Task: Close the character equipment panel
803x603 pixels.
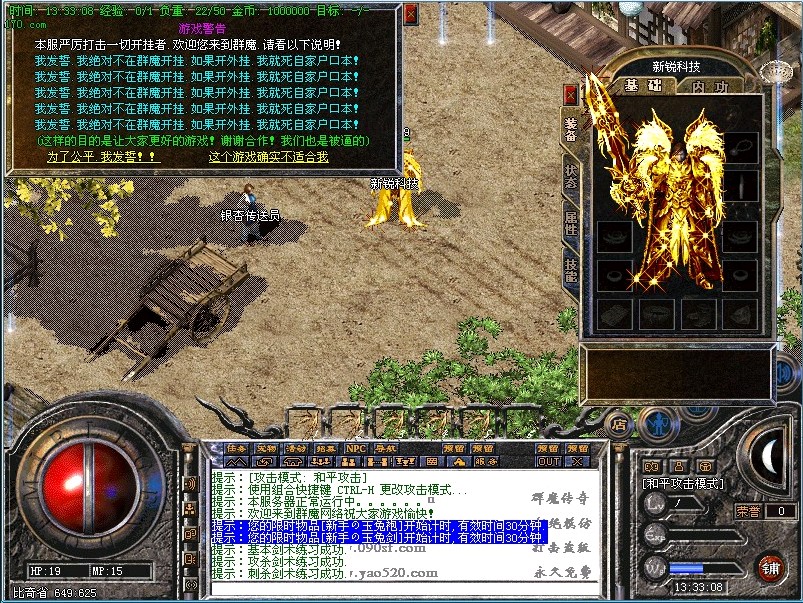Action: point(571,94)
